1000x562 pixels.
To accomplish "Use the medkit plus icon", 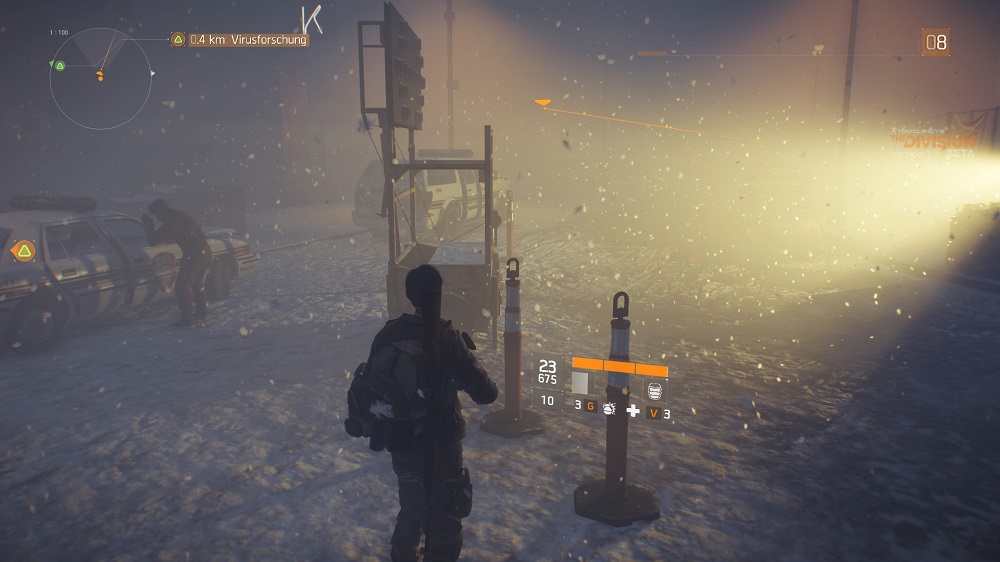I will [632, 410].
